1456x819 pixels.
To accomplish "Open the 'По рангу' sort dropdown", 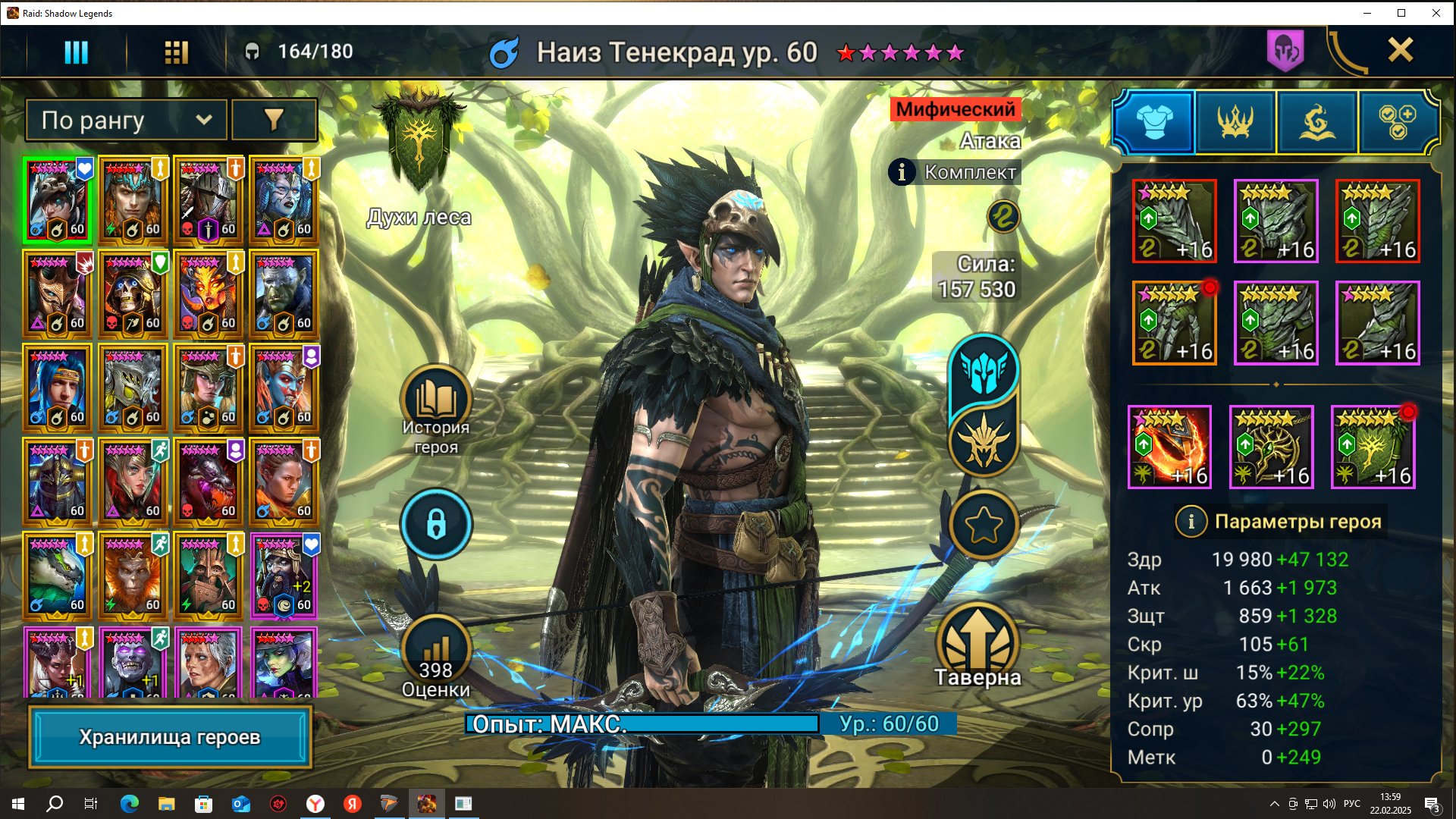I will pos(126,120).
